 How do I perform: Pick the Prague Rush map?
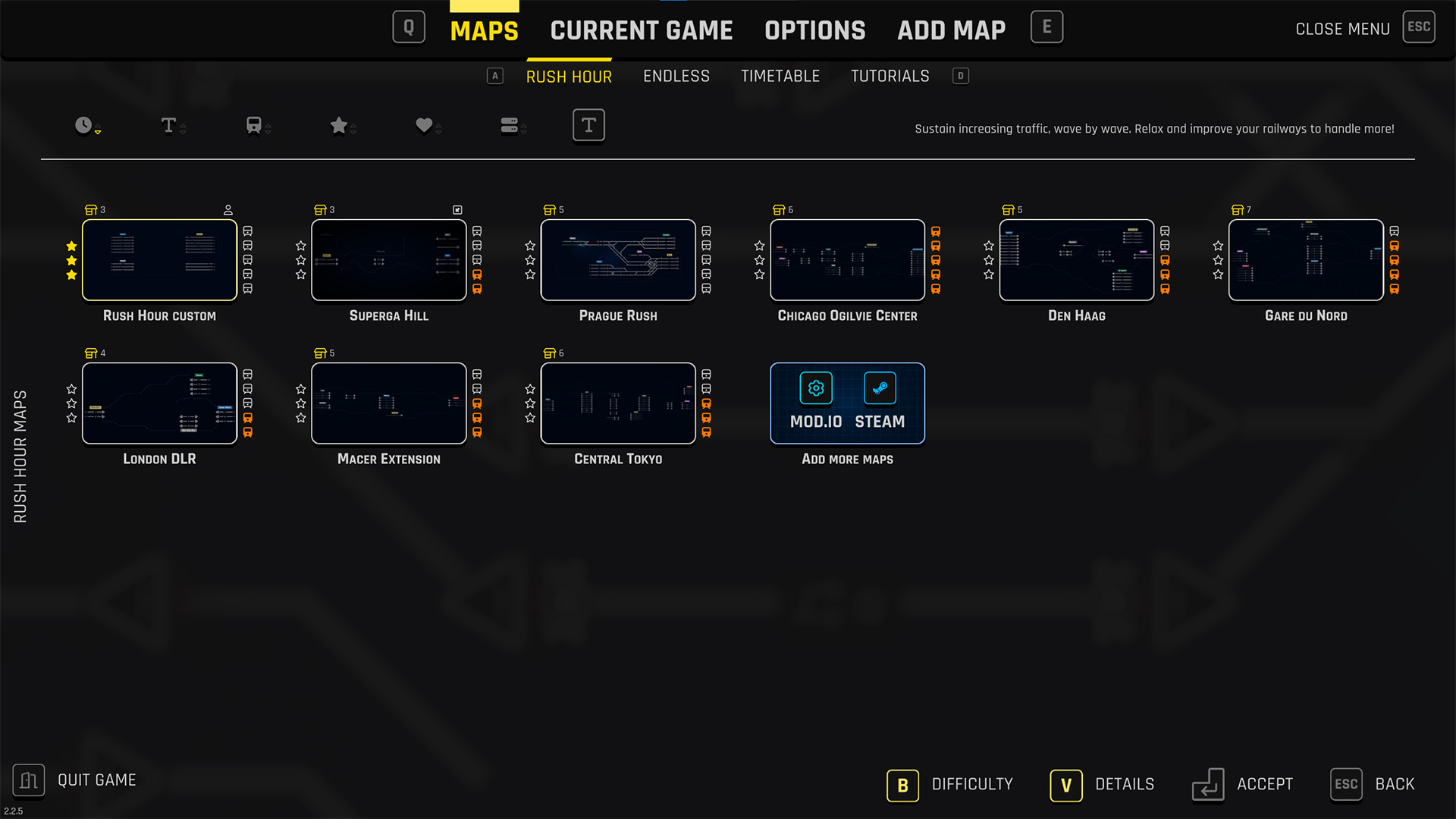pyautogui.click(x=618, y=260)
